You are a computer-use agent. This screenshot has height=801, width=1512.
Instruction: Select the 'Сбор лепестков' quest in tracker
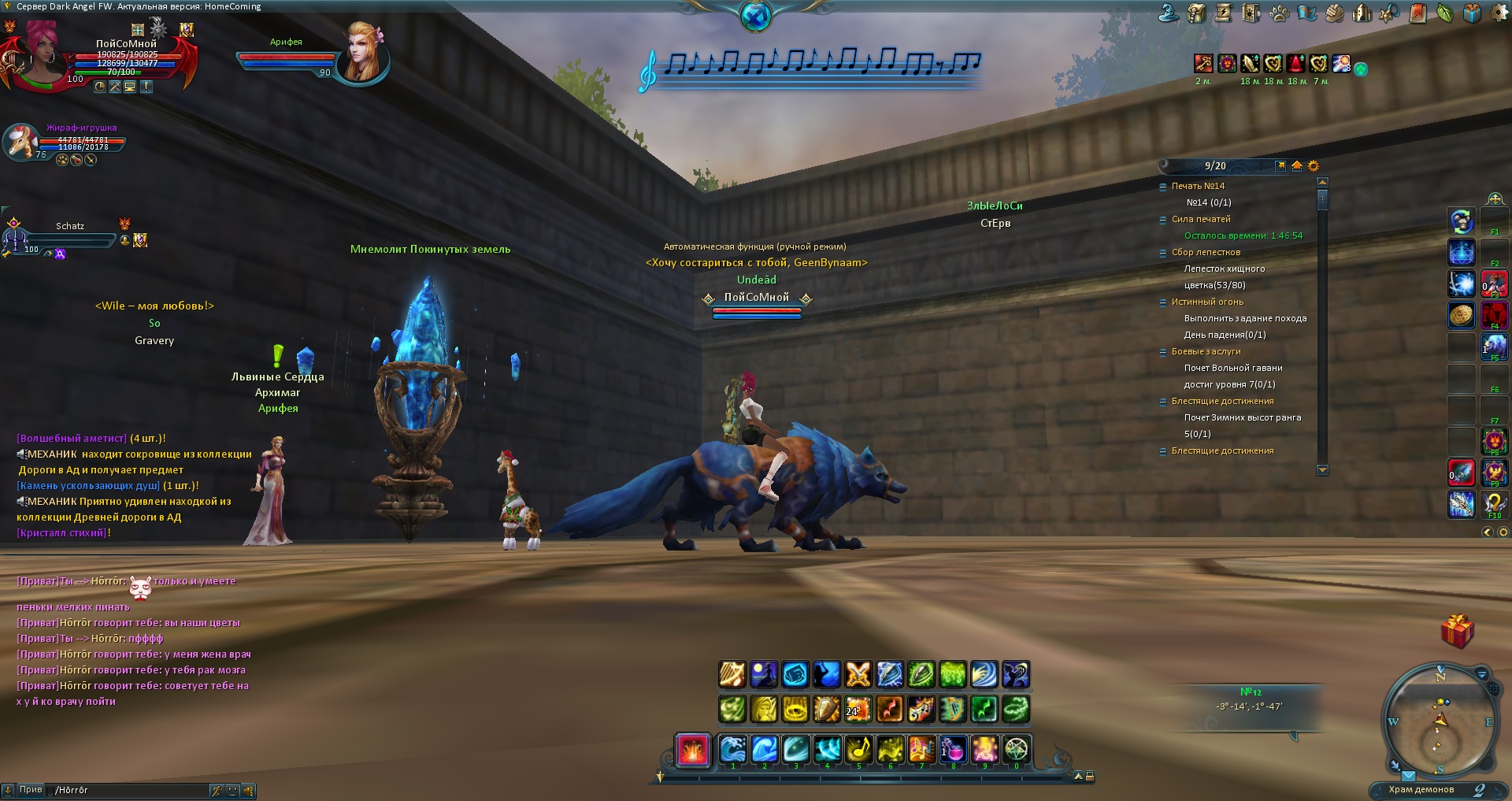tap(1206, 252)
